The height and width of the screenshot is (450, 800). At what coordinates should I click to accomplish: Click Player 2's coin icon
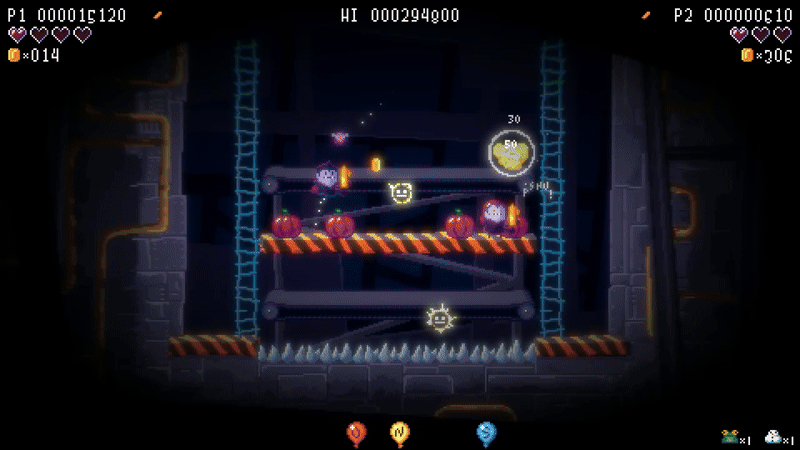[747, 55]
